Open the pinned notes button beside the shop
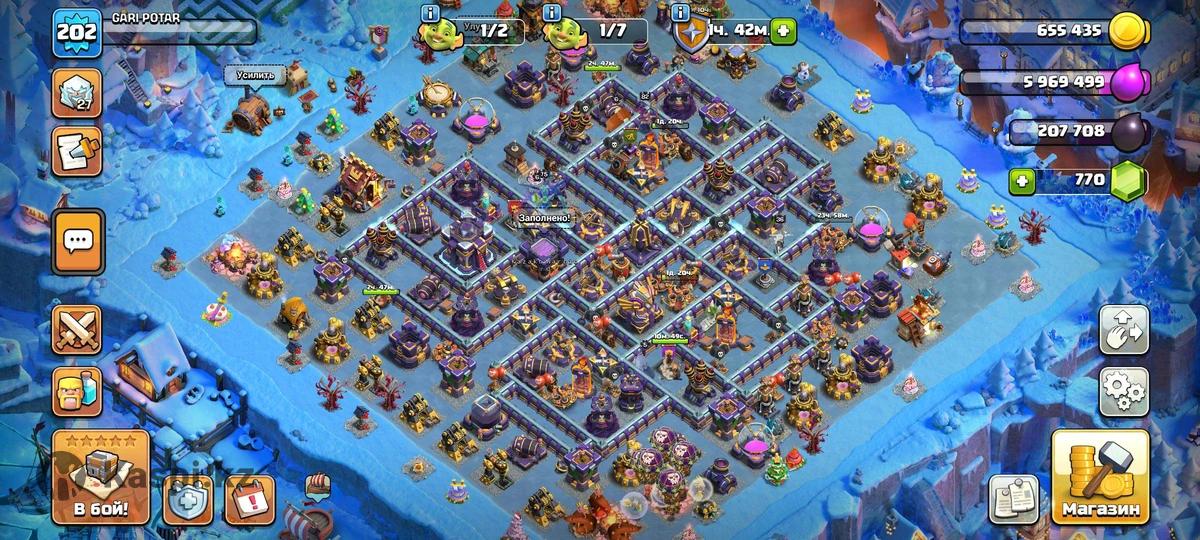The width and height of the screenshot is (1200, 540). tap(1013, 498)
